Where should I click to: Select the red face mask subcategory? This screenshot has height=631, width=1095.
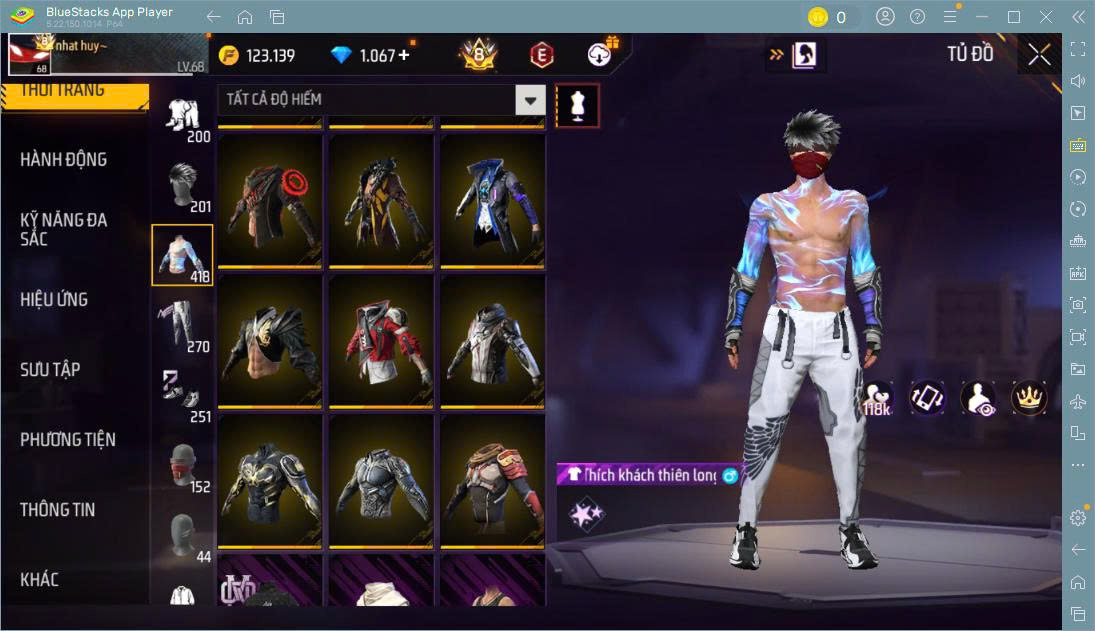(x=182, y=466)
